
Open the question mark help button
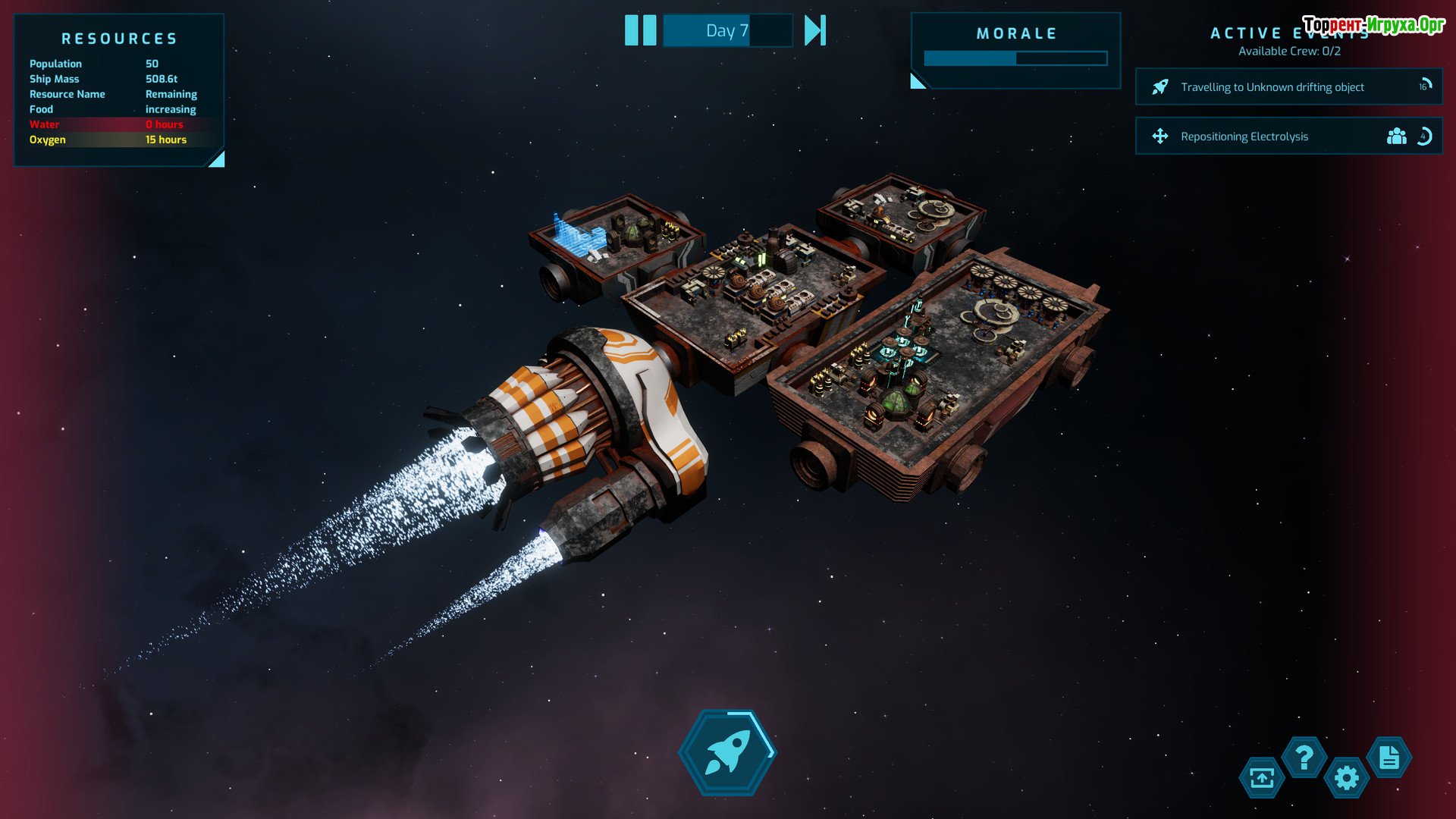[1304, 757]
